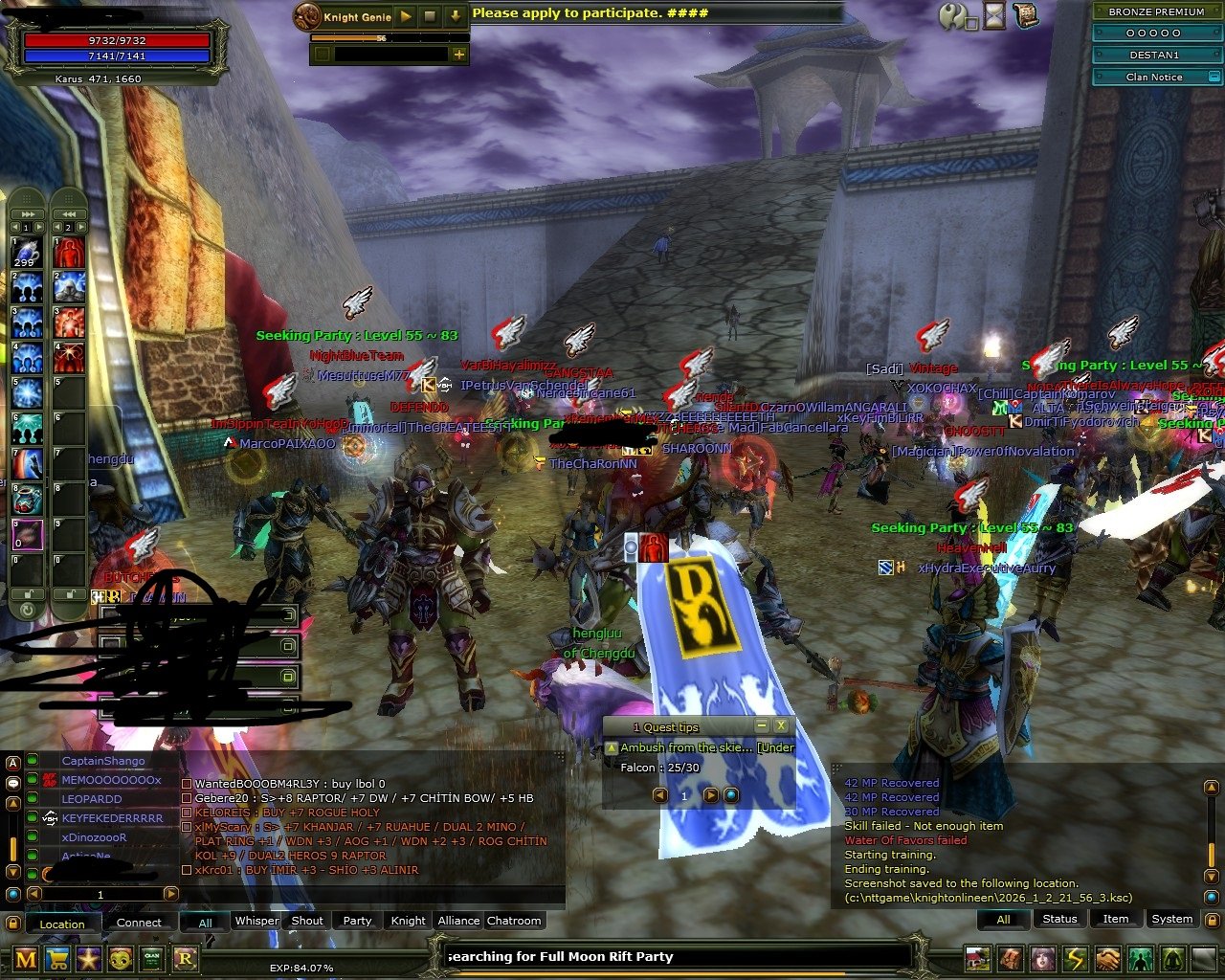Open the Power-Up Store cart icon
Image resolution: width=1225 pixels, height=980 pixels.
tap(56, 959)
